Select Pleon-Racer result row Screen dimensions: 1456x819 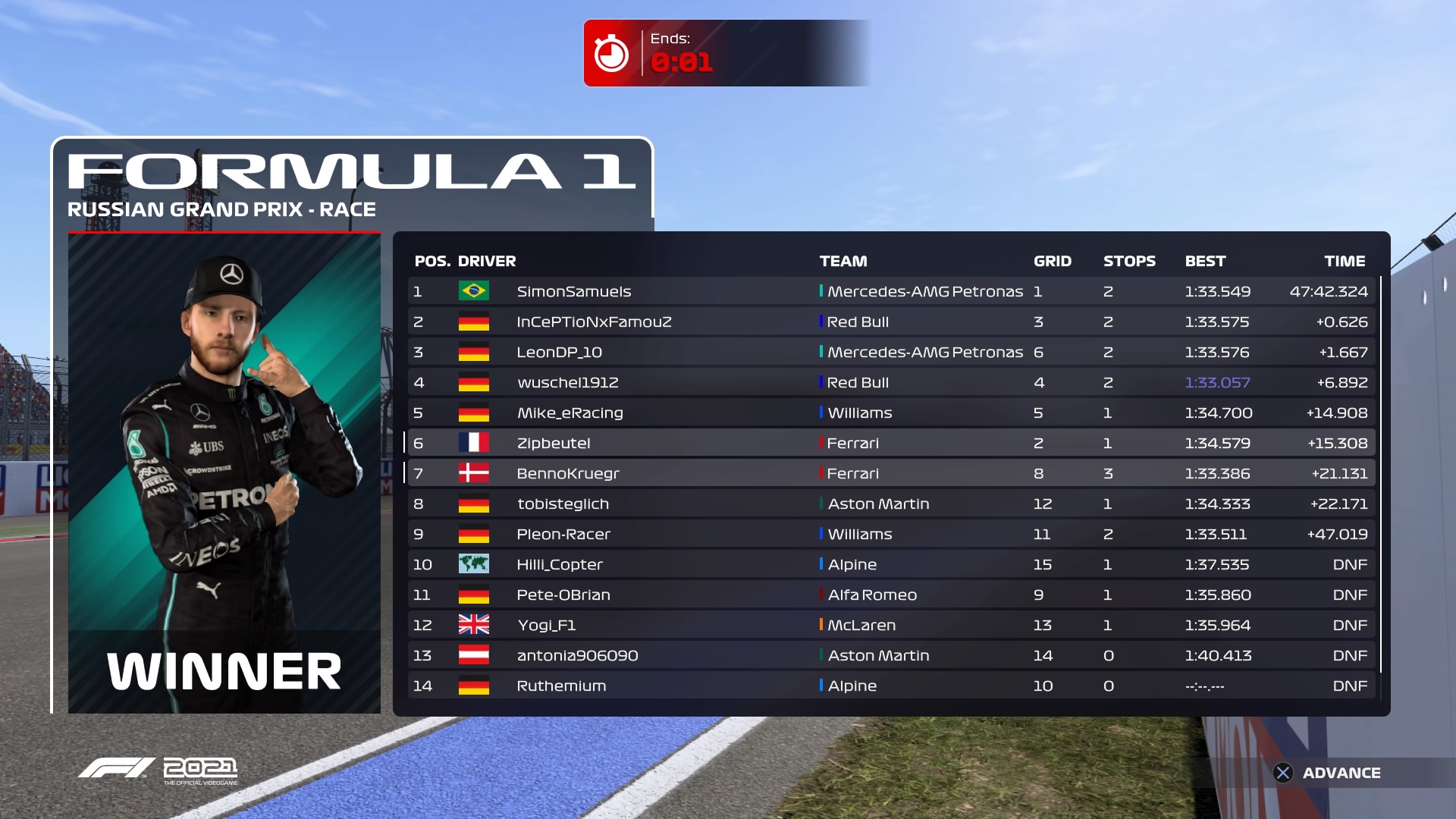[x=563, y=534]
